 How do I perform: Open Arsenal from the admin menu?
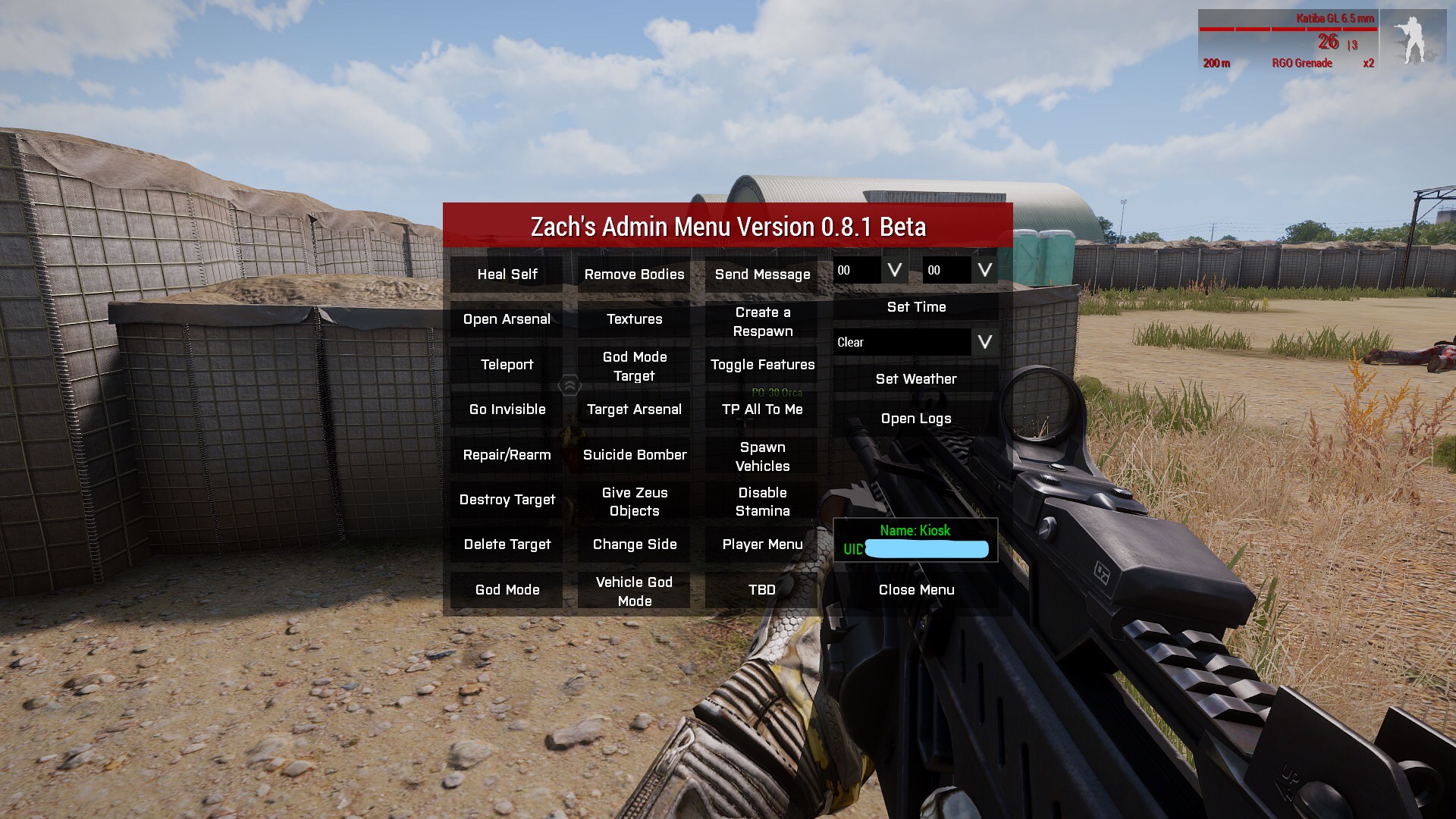507,319
